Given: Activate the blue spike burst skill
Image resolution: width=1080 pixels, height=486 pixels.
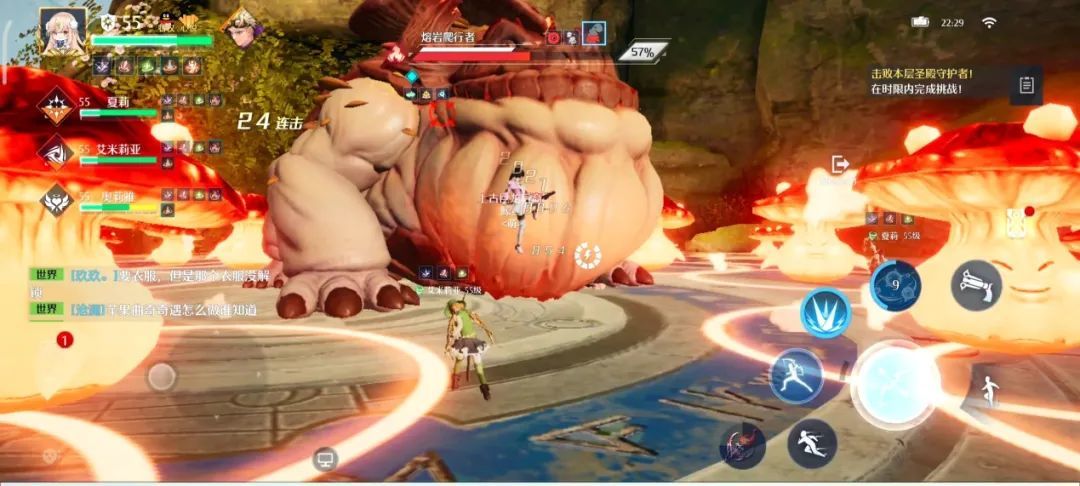Looking at the screenshot, I should pyautogui.click(x=826, y=312).
